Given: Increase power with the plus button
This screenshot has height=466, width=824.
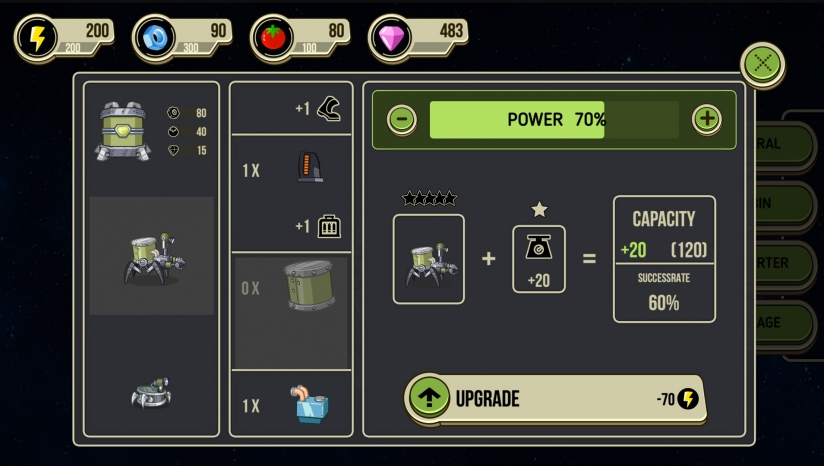Looking at the screenshot, I should [707, 119].
